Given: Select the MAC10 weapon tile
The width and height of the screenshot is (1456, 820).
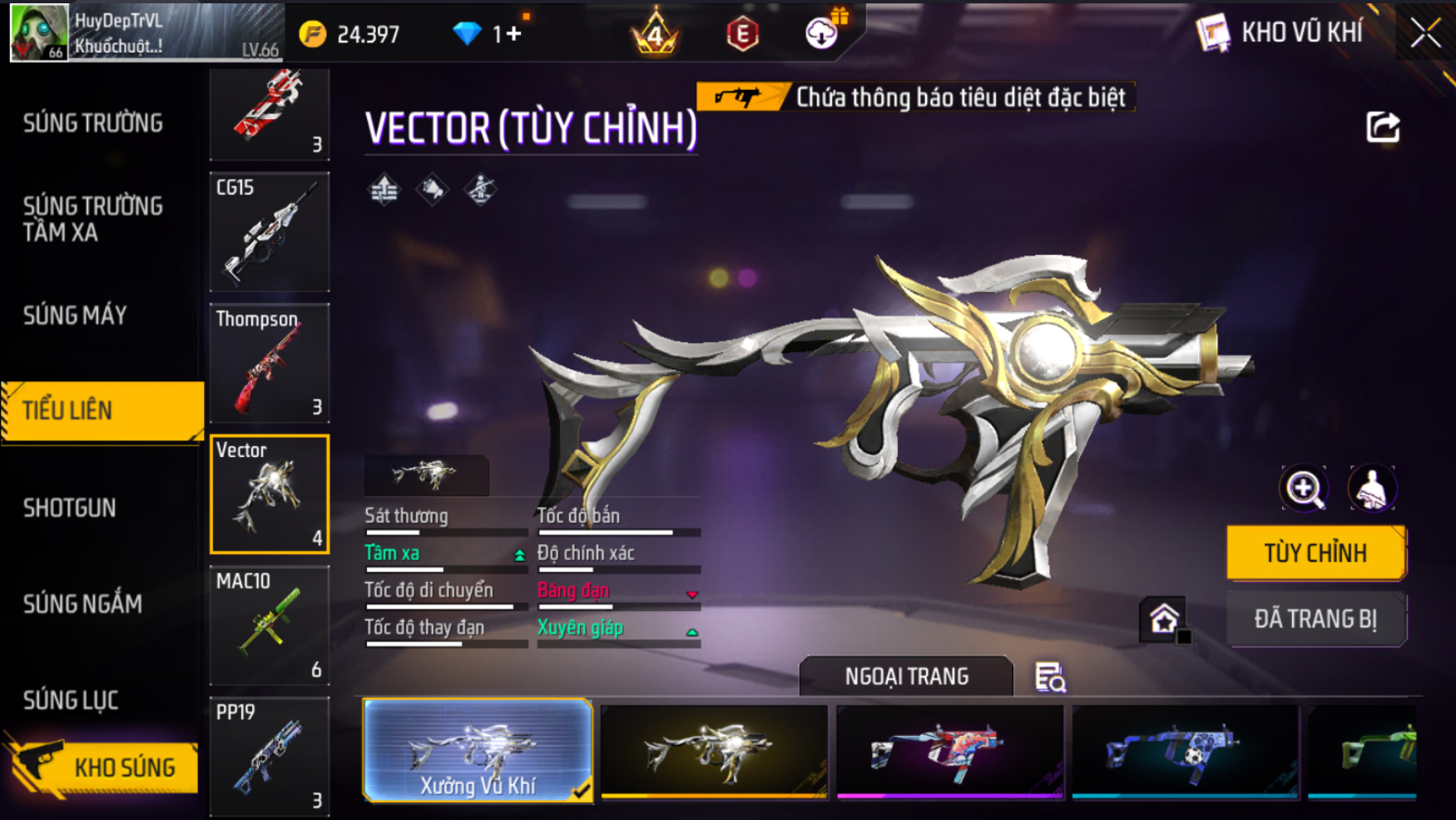Looking at the screenshot, I should [270, 626].
